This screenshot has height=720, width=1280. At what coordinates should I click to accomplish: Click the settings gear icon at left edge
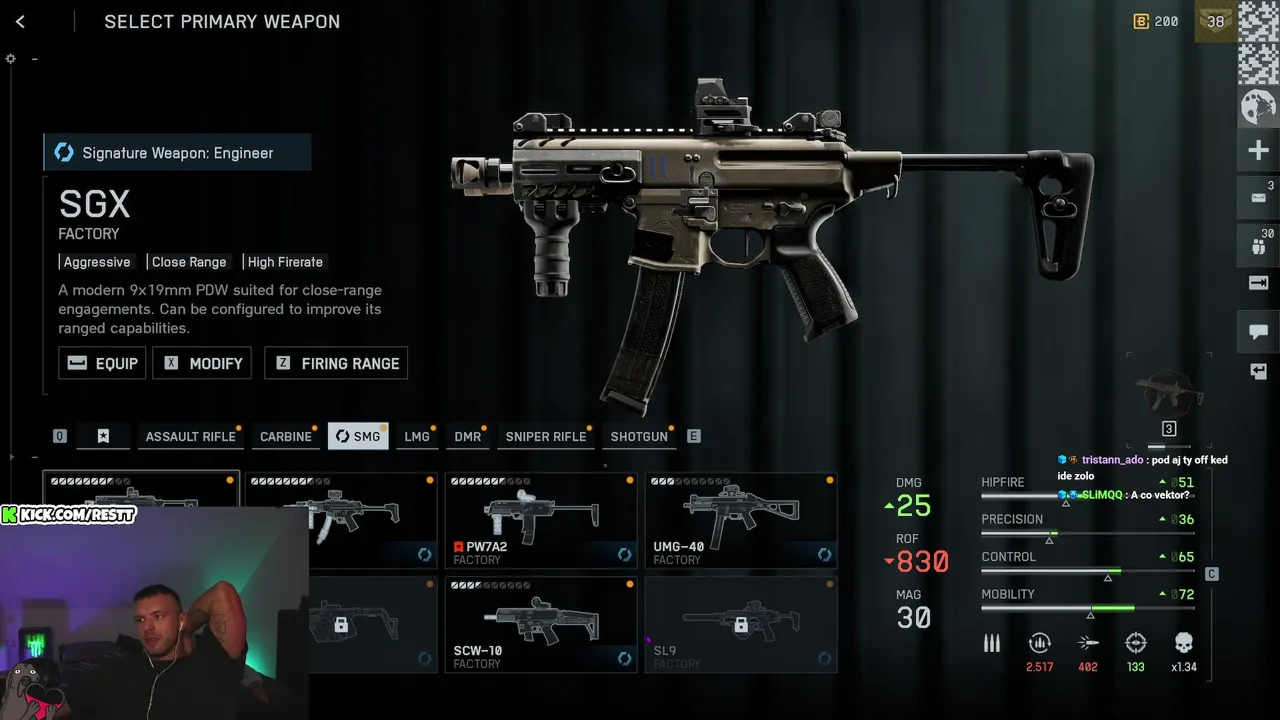click(x=11, y=59)
